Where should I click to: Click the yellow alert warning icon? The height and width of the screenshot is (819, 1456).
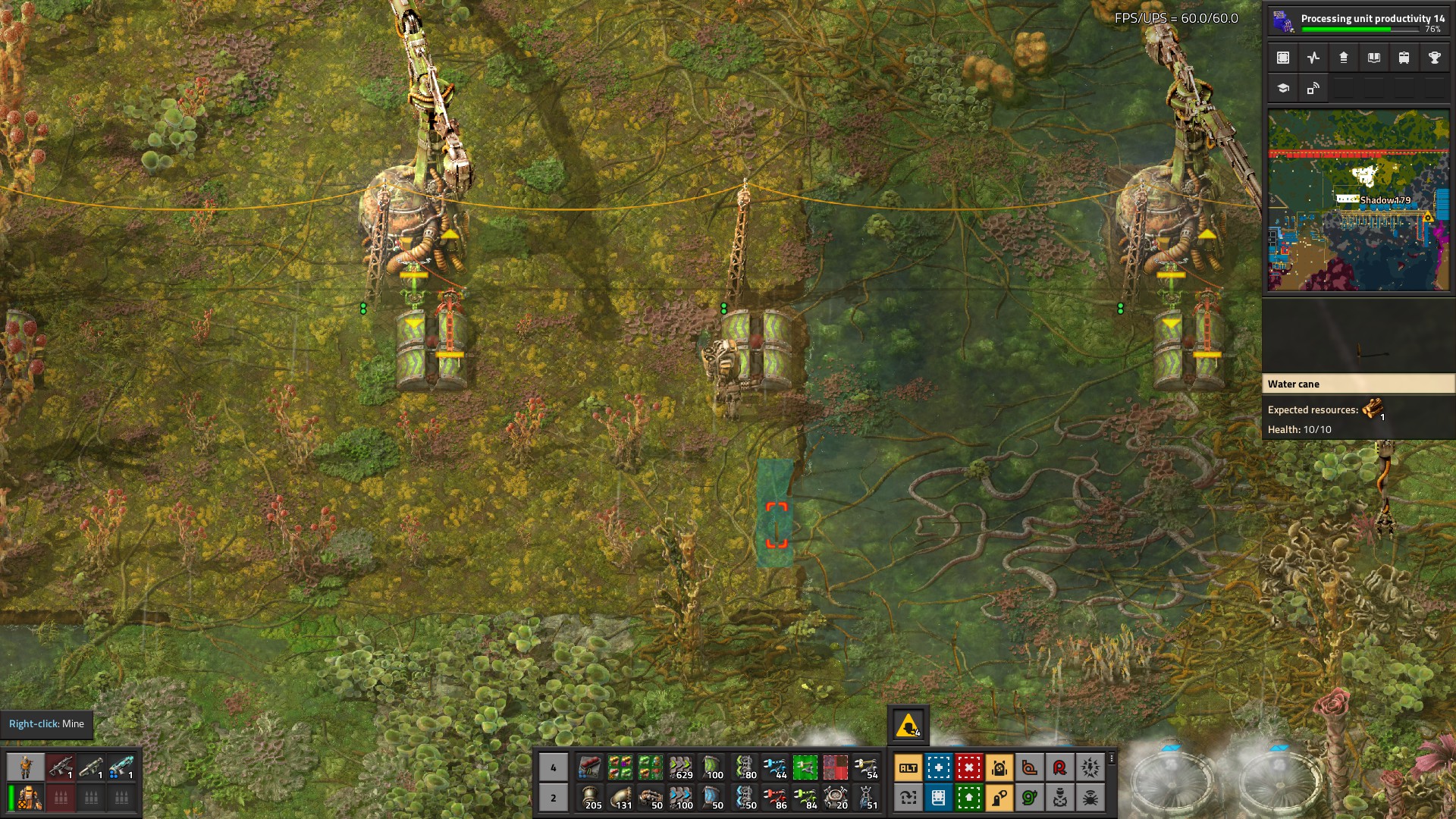(908, 726)
